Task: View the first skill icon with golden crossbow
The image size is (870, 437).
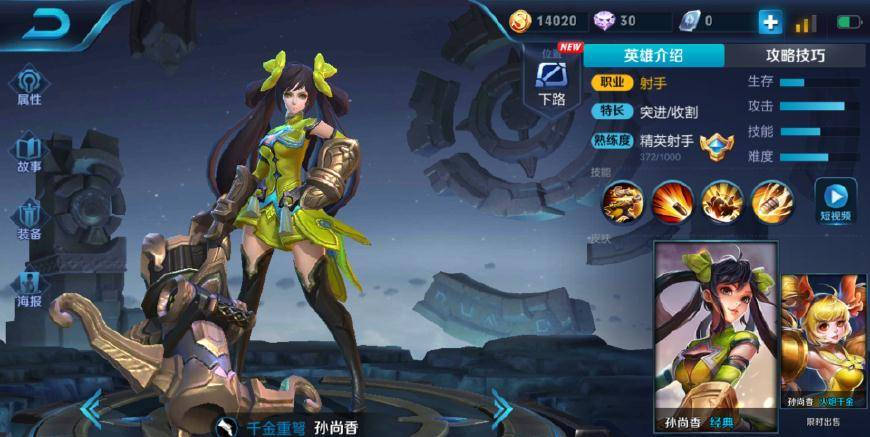Action: pyautogui.click(x=620, y=201)
